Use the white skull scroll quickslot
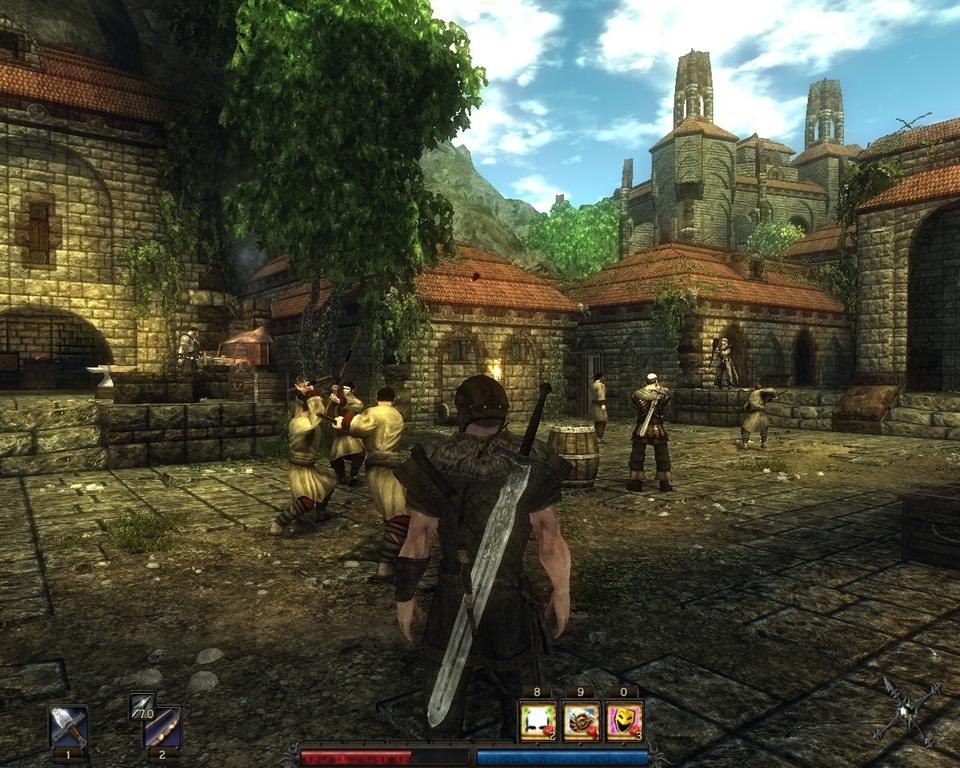The width and height of the screenshot is (960, 768). (537, 720)
